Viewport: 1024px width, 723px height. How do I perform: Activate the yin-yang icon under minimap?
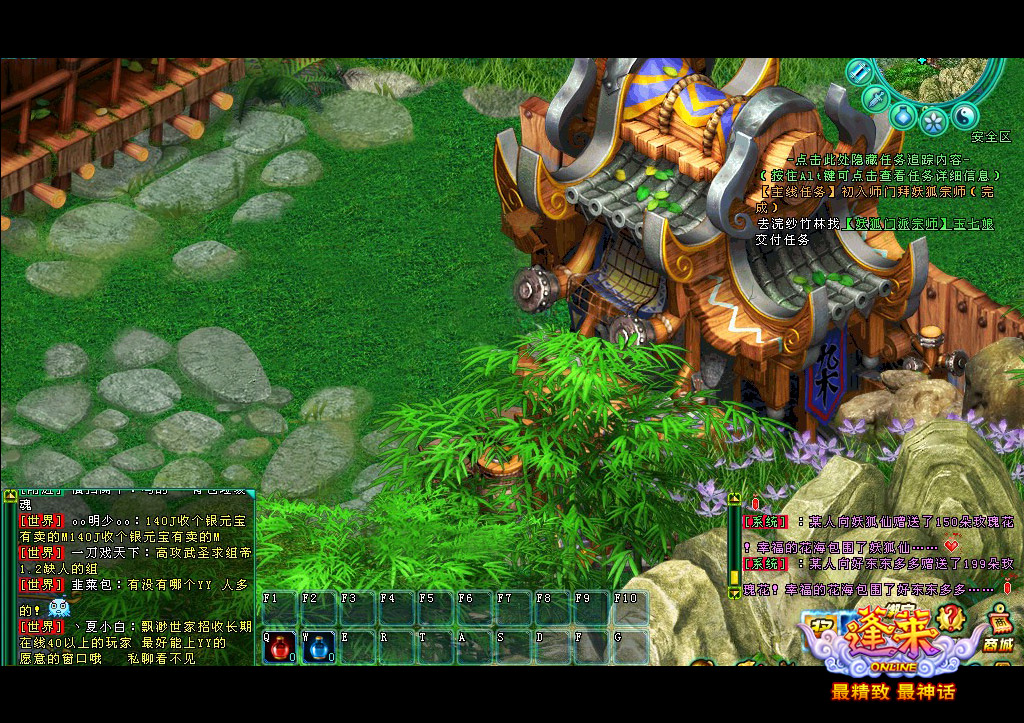(x=963, y=116)
